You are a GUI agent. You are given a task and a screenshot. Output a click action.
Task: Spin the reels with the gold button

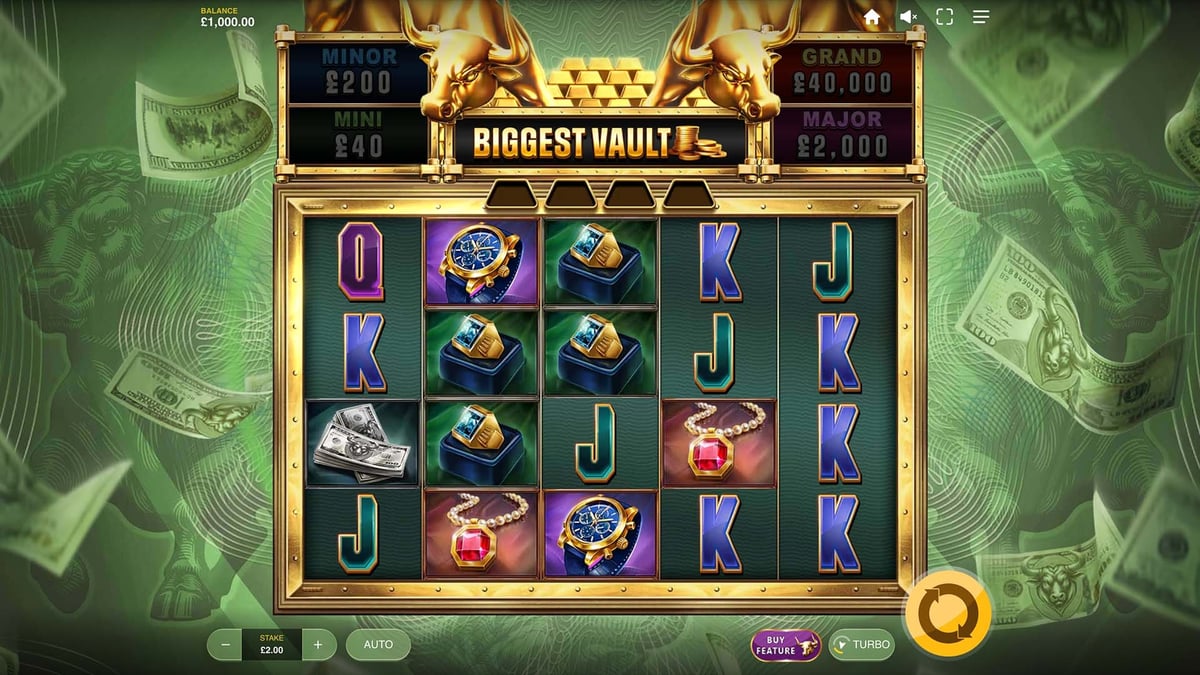click(947, 611)
